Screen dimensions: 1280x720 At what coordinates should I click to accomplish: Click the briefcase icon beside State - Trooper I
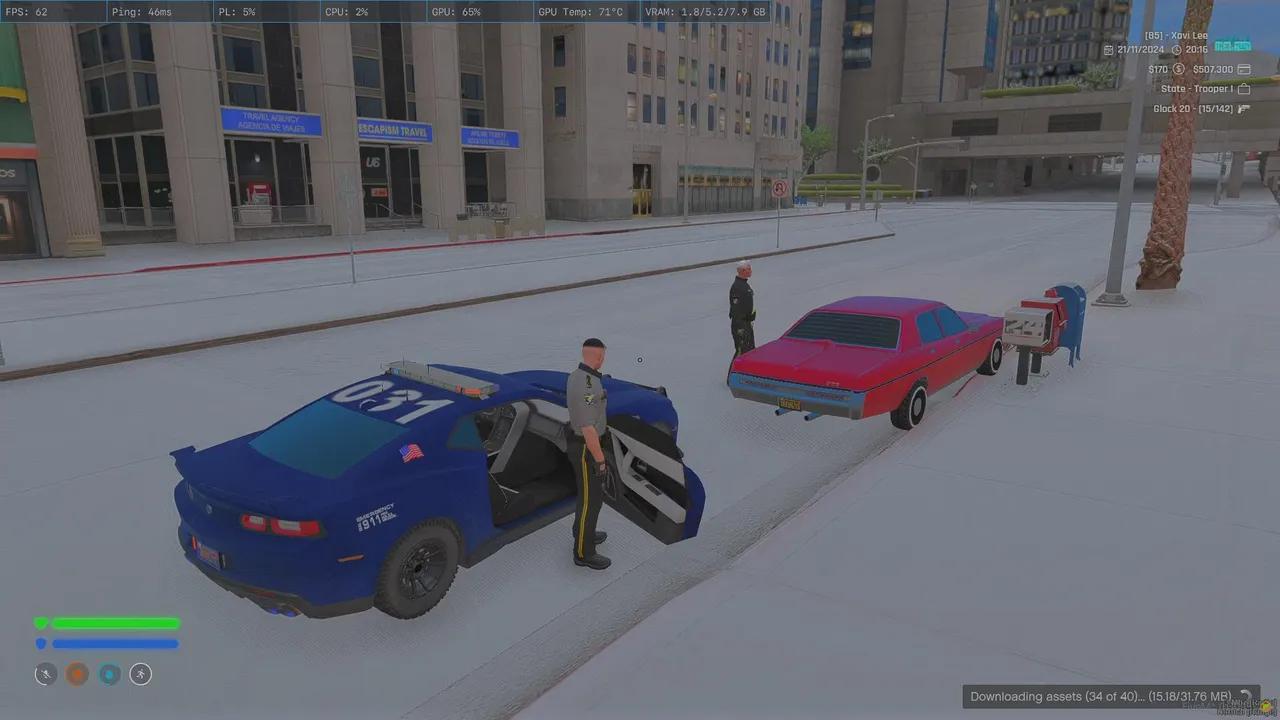pos(1244,89)
